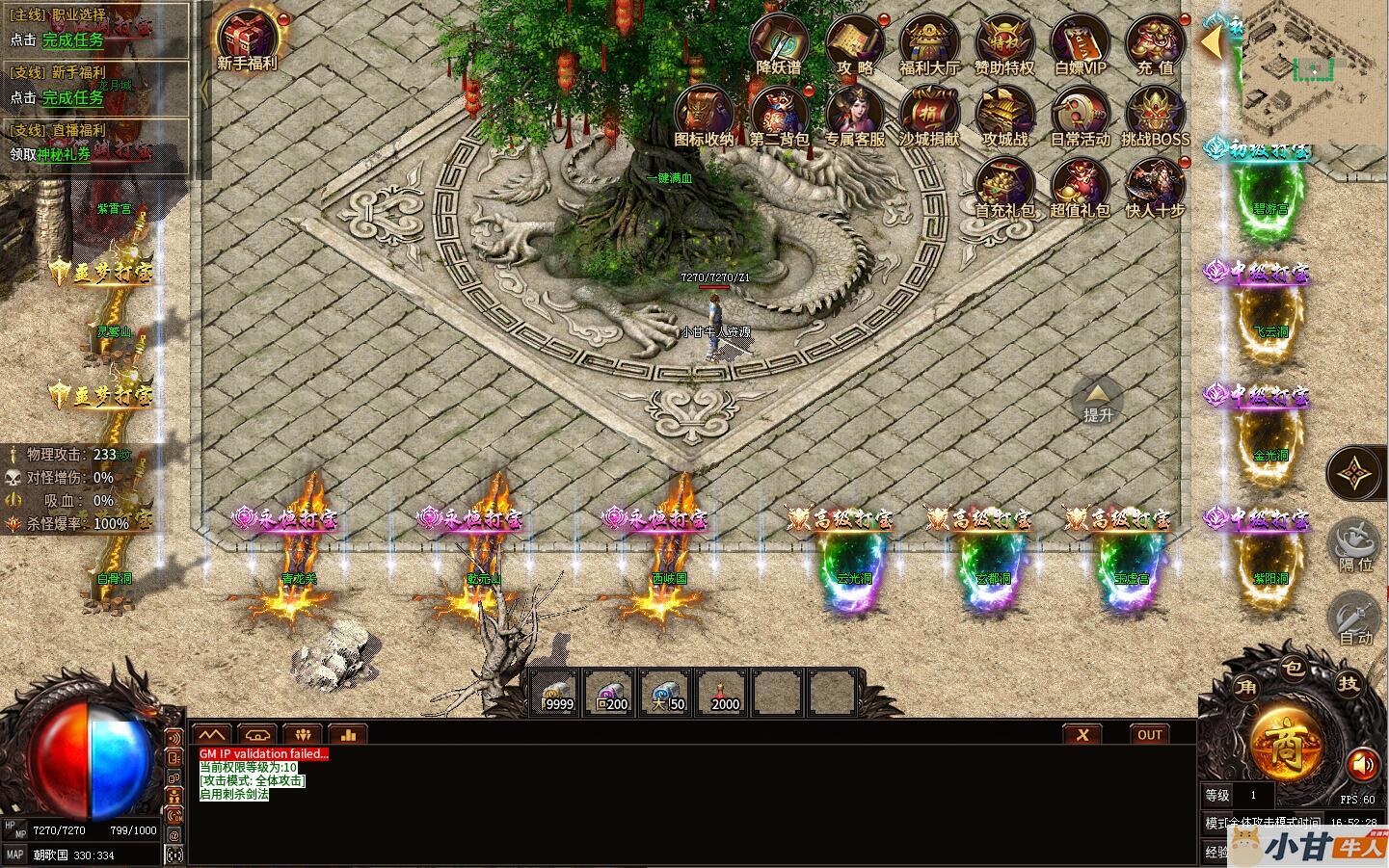Open the 赞助特权 privileges icon

point(1004,42)
